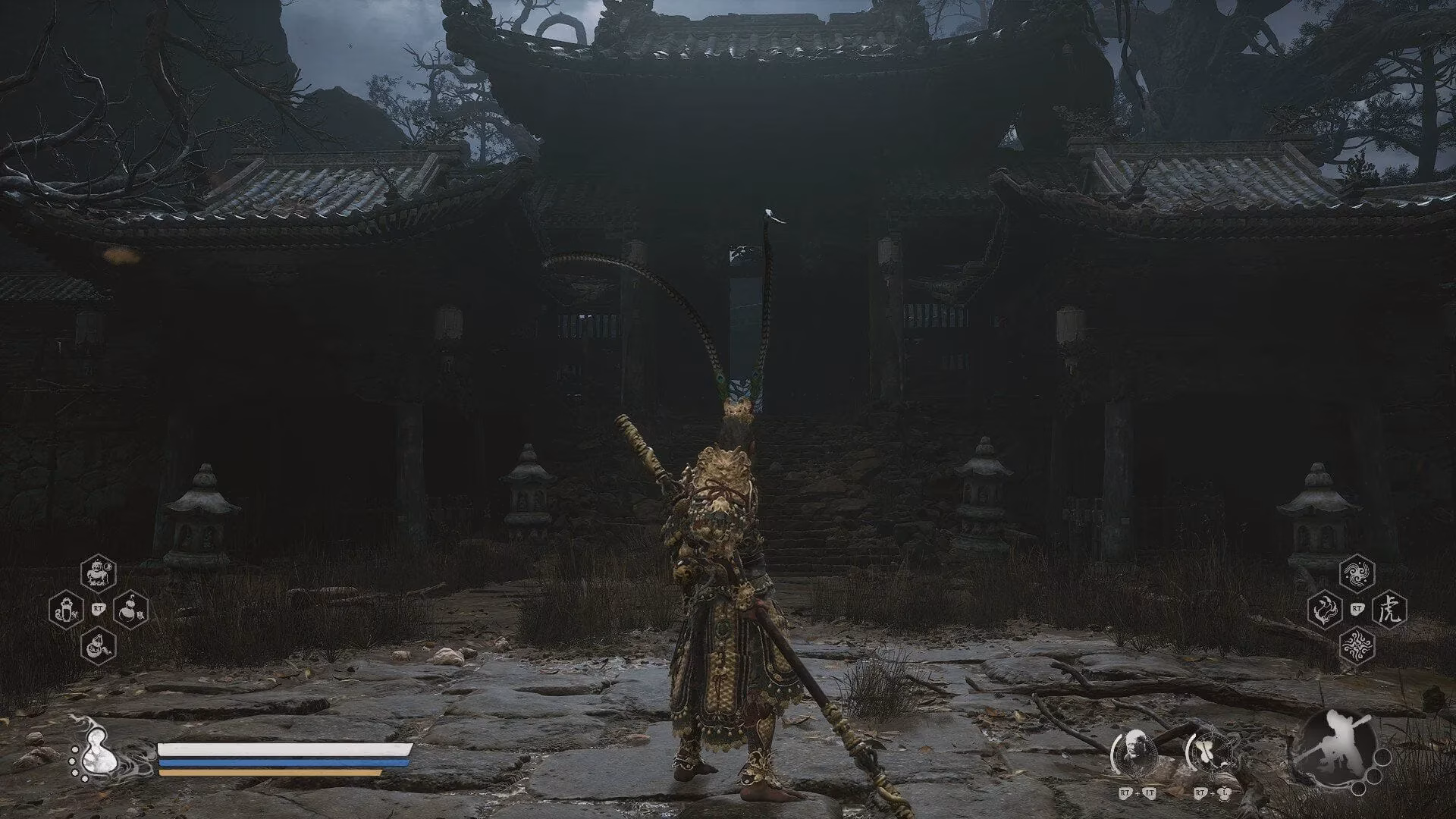The image size is (1456, 819).
Task: Select the topmost stance pip next to stance emblem
Action: (x=1381, y=758)
